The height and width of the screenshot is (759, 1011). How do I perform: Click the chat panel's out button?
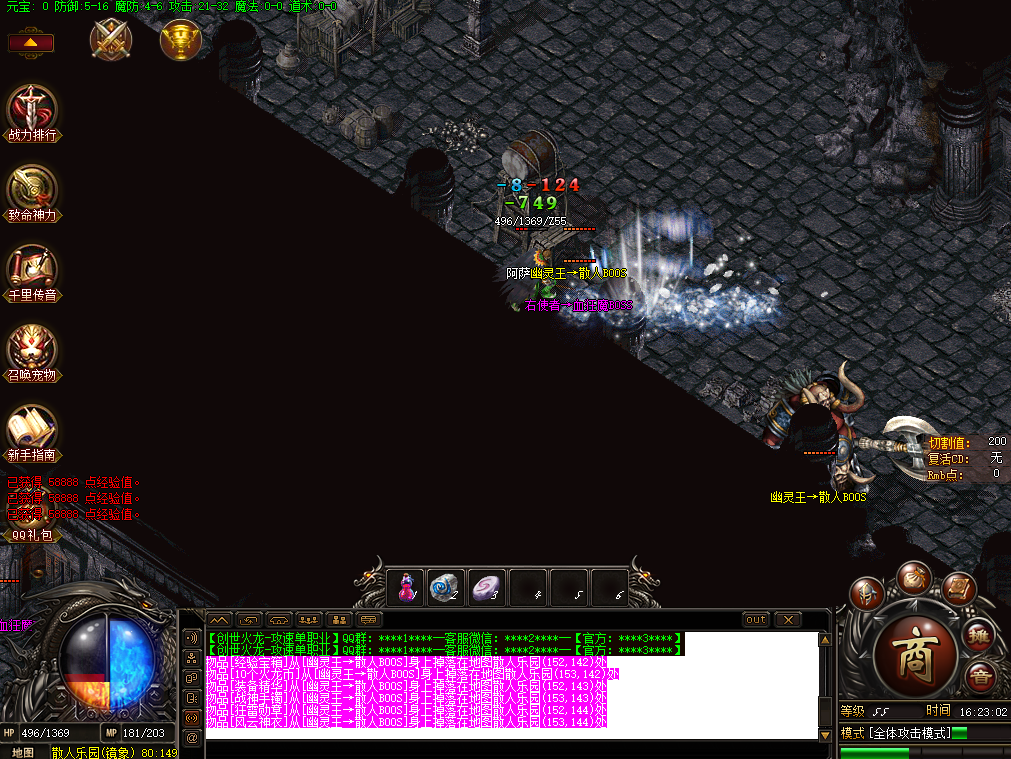(x=756, y=619)
